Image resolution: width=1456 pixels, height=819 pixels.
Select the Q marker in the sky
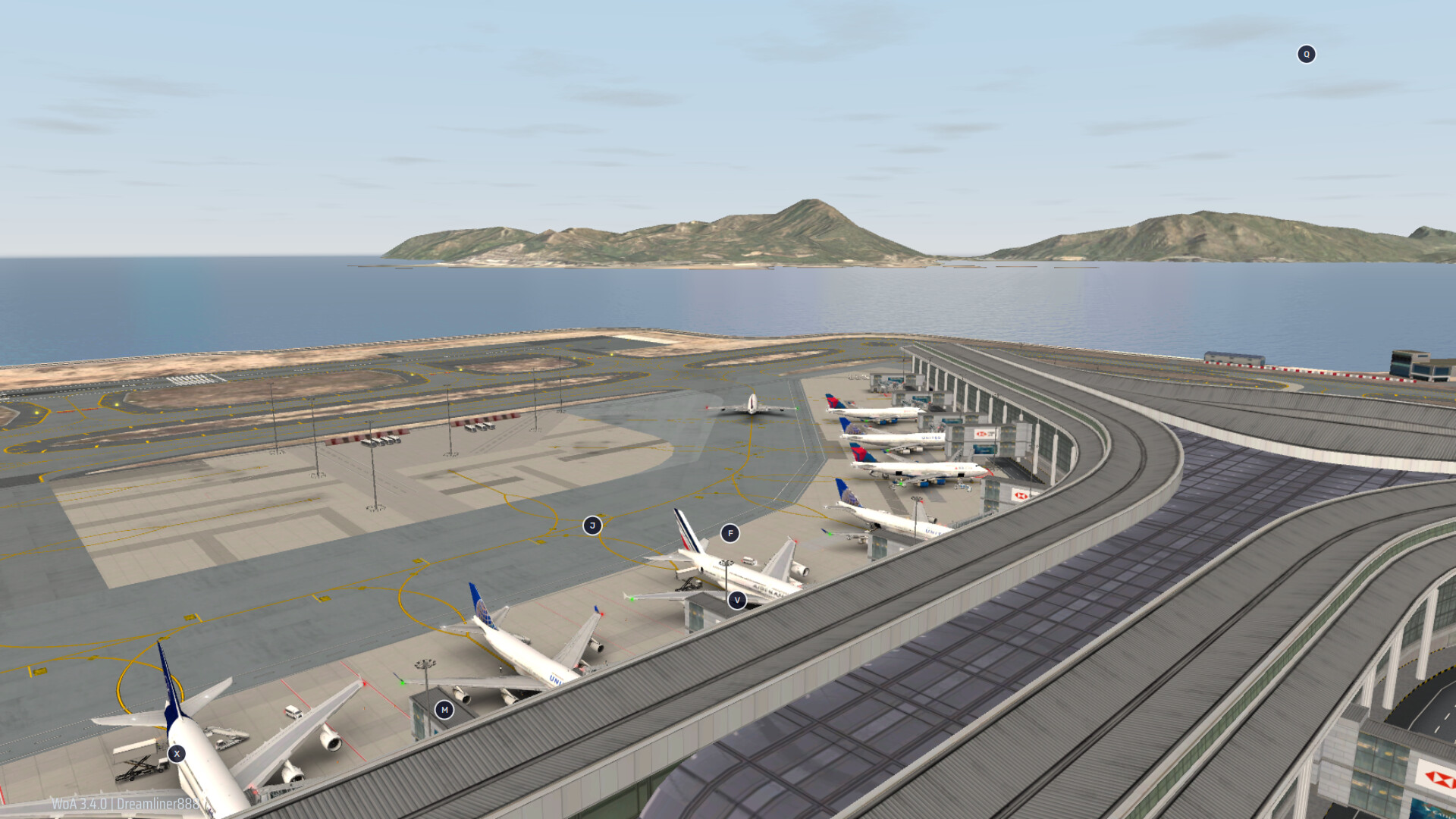tap(1306, 55)
